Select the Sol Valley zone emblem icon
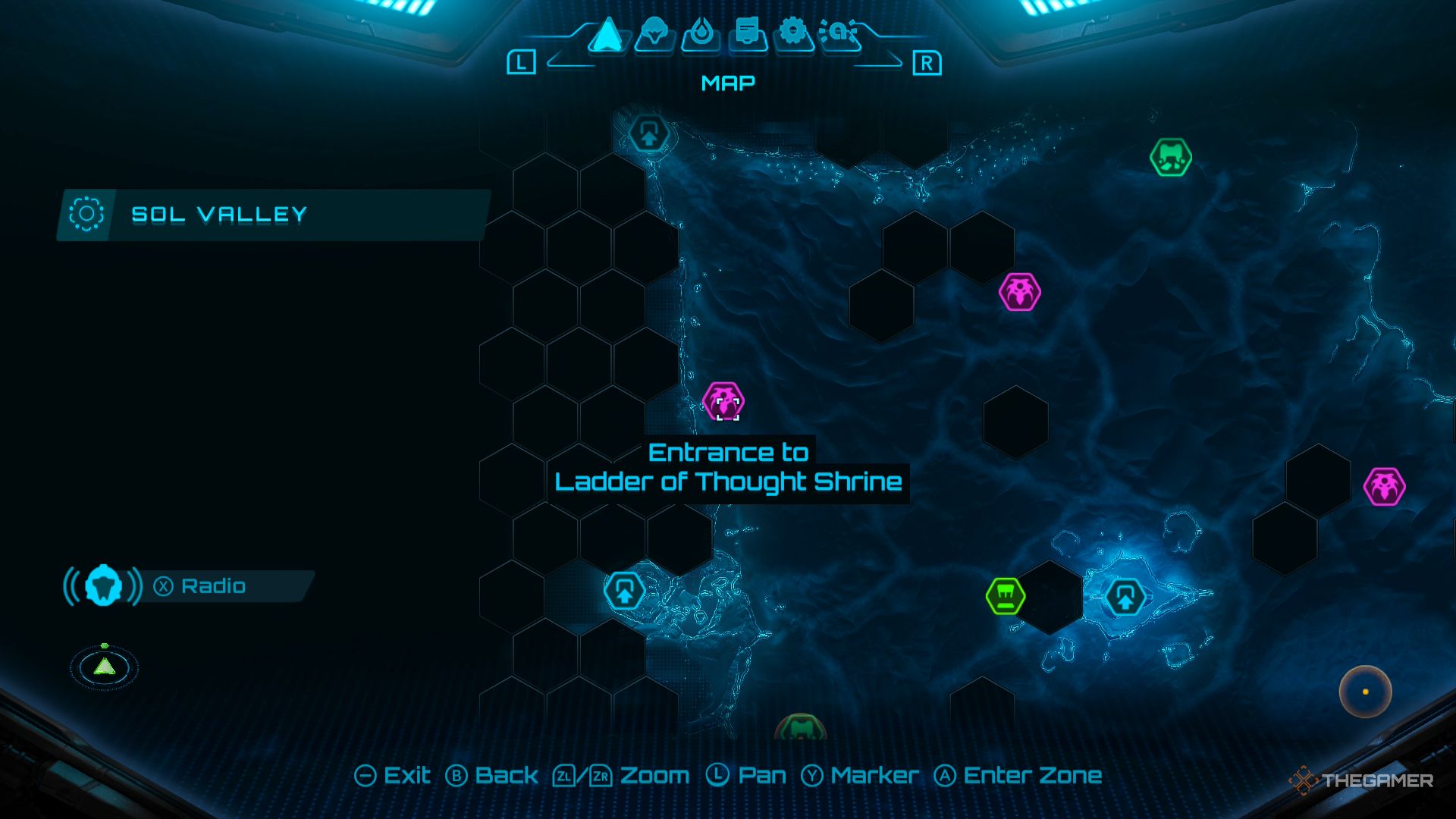Screen dimensions: 1456x819 (x=87, y=214)
